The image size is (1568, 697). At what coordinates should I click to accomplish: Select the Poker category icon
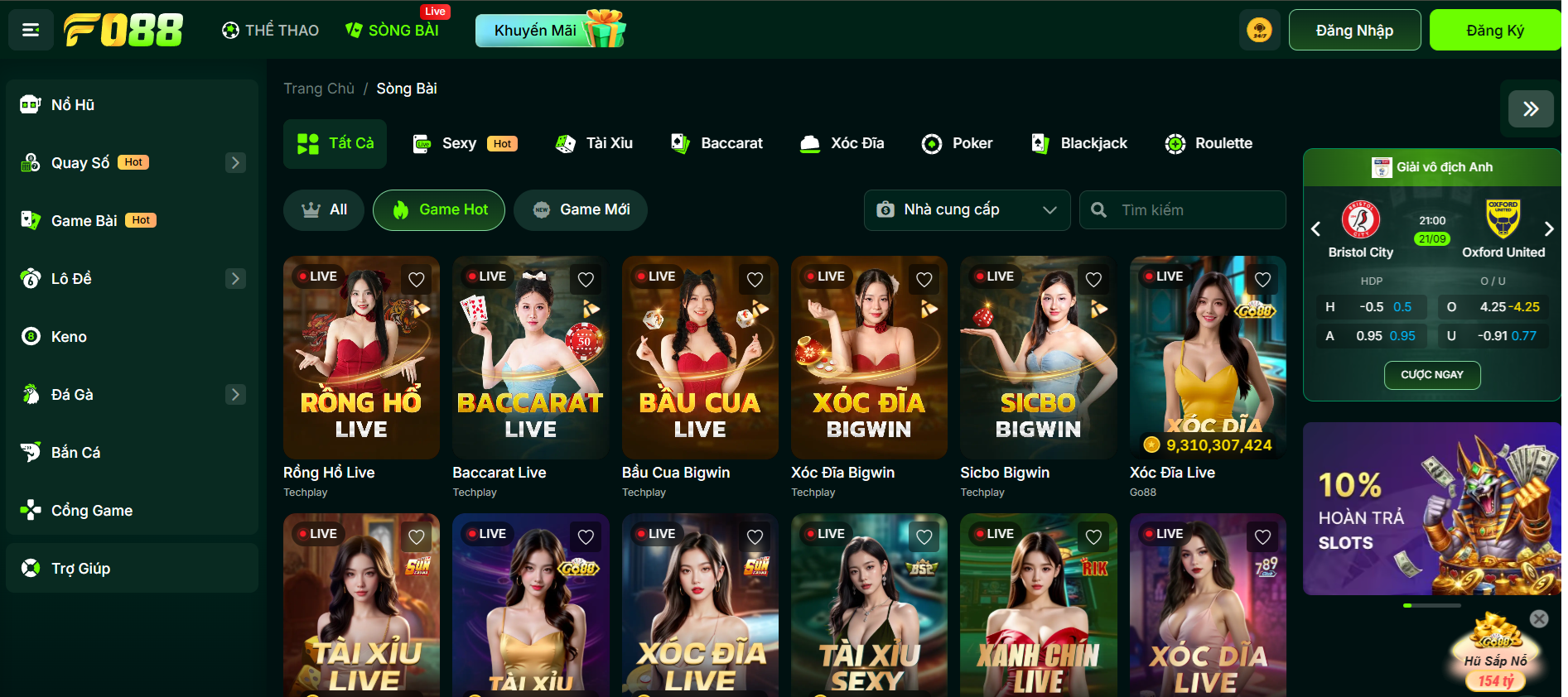coord(933,143)
